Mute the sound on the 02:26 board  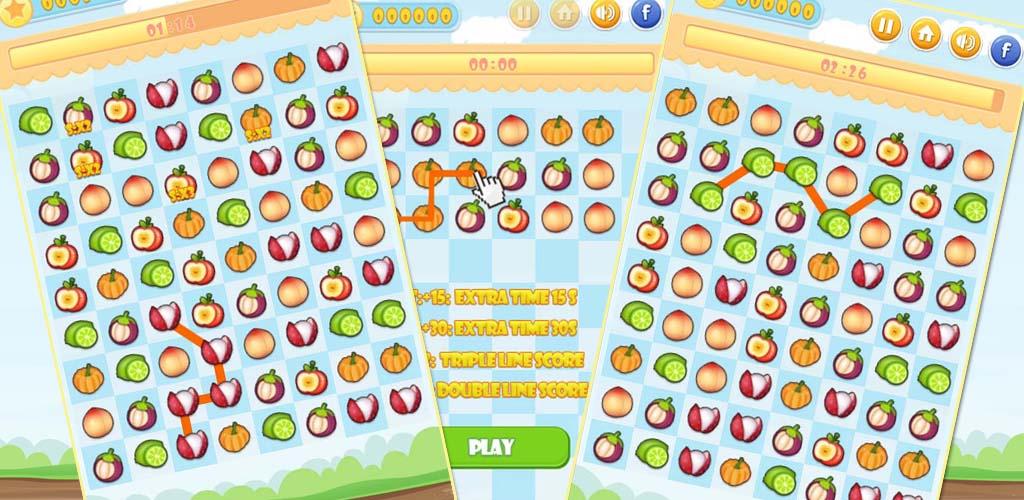point(964,41)
